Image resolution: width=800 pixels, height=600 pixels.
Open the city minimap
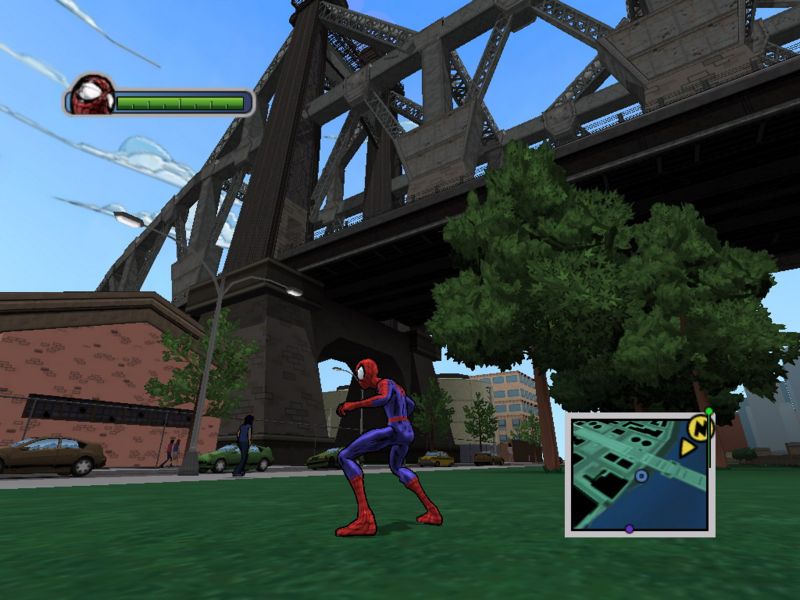638,473
